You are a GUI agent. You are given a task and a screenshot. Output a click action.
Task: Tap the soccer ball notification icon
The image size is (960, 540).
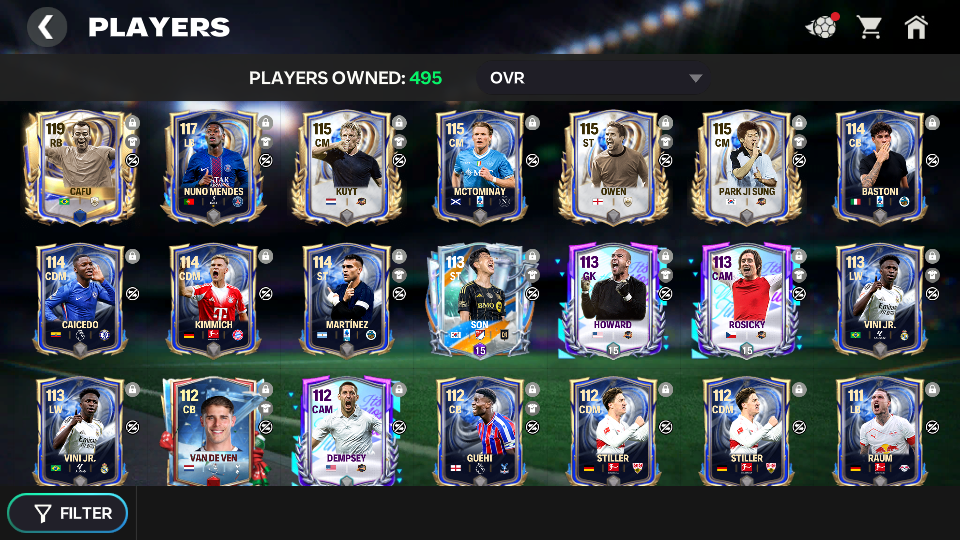821,27
